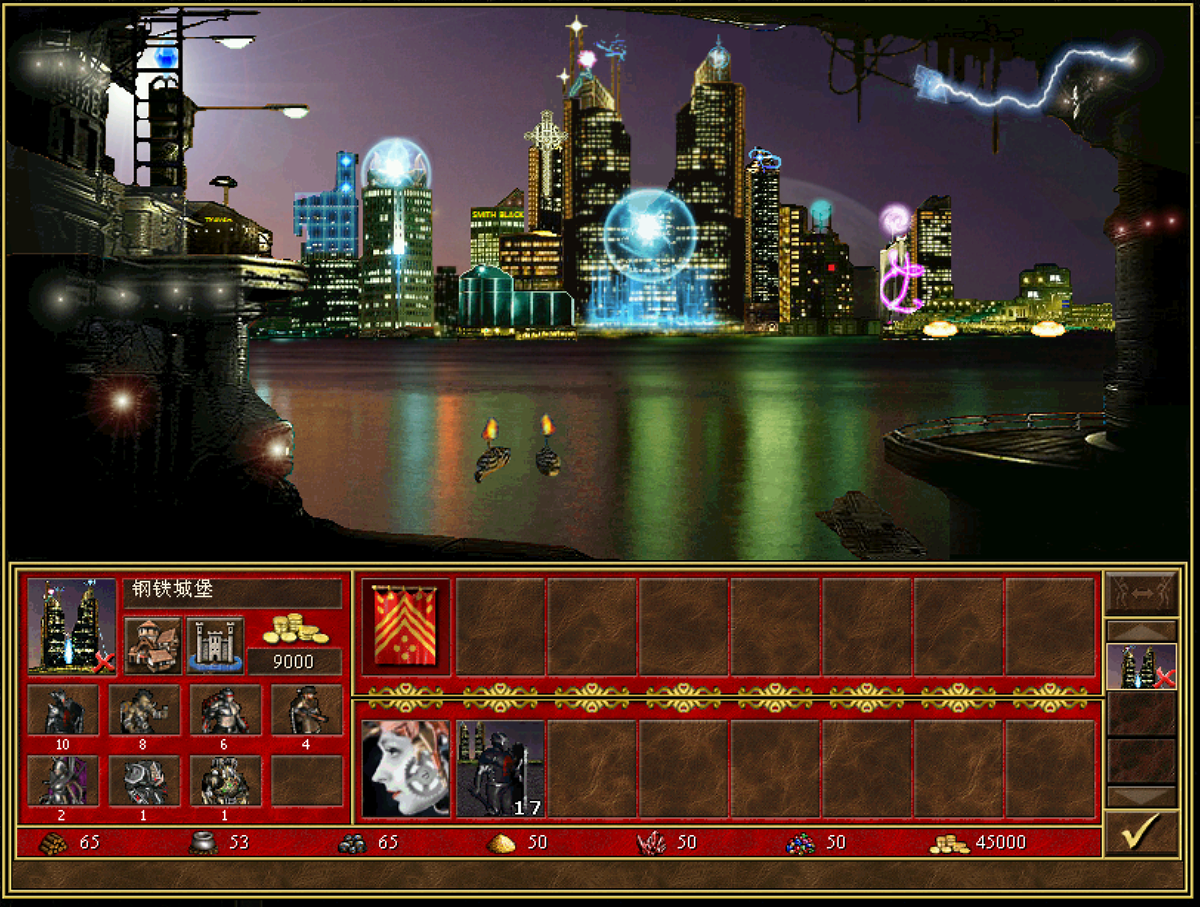Click the large town portrait in info panel
The image size is (1200, 907).
point(72,625)
